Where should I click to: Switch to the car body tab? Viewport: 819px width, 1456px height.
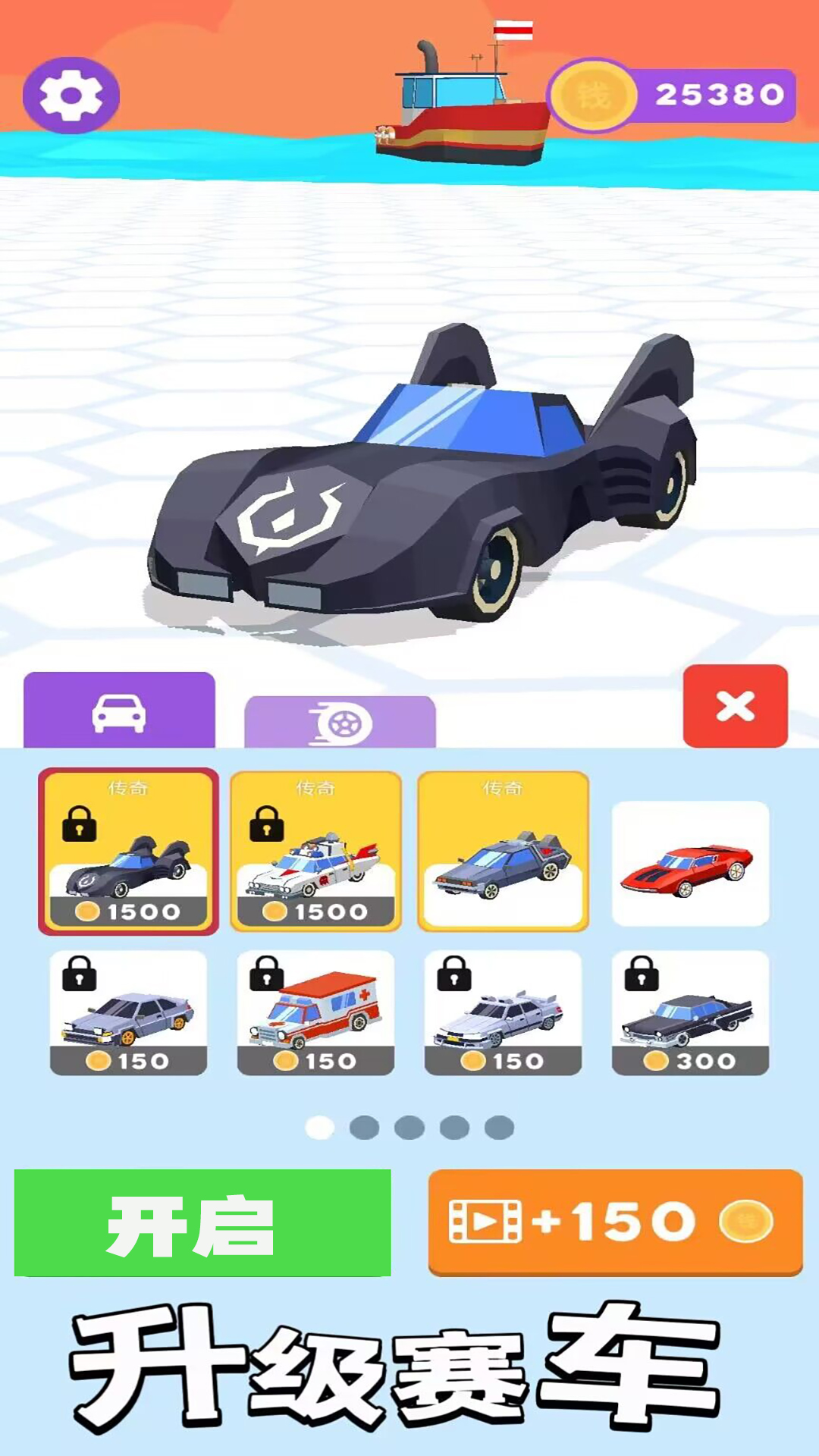click(119, 711)
